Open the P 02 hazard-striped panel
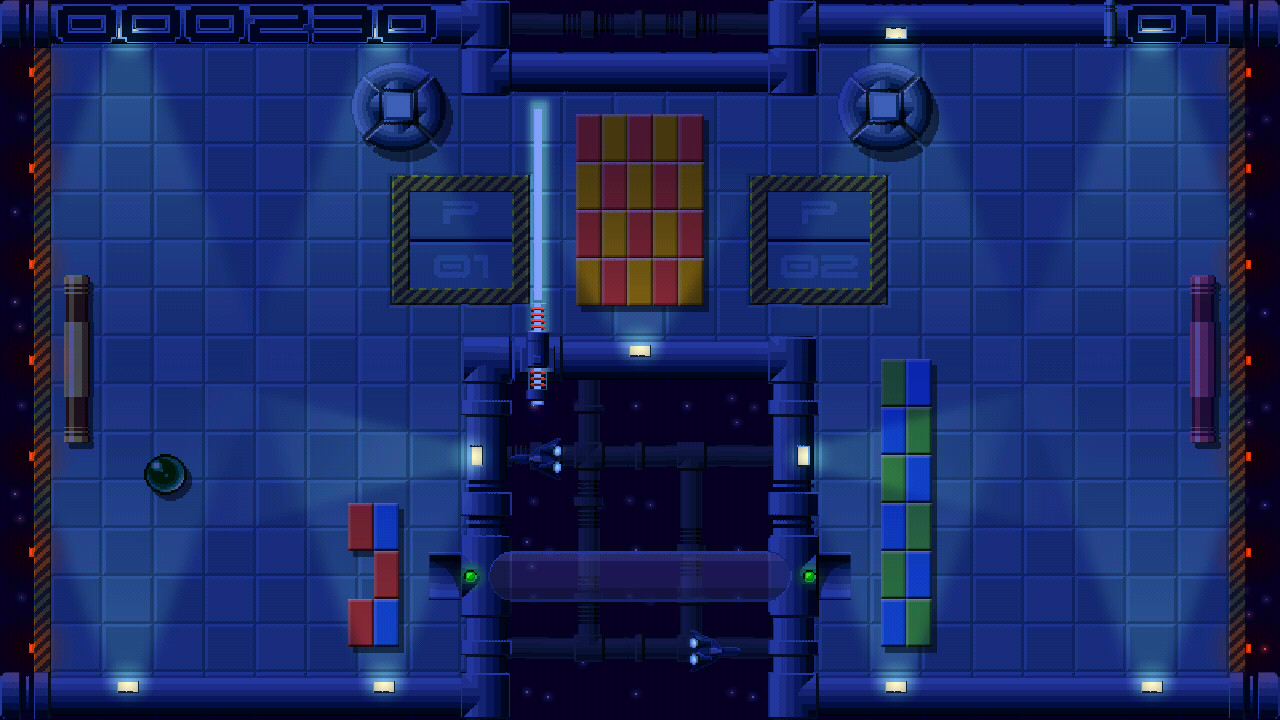This screenshot has width=1280, height=720. pos(817,238)
